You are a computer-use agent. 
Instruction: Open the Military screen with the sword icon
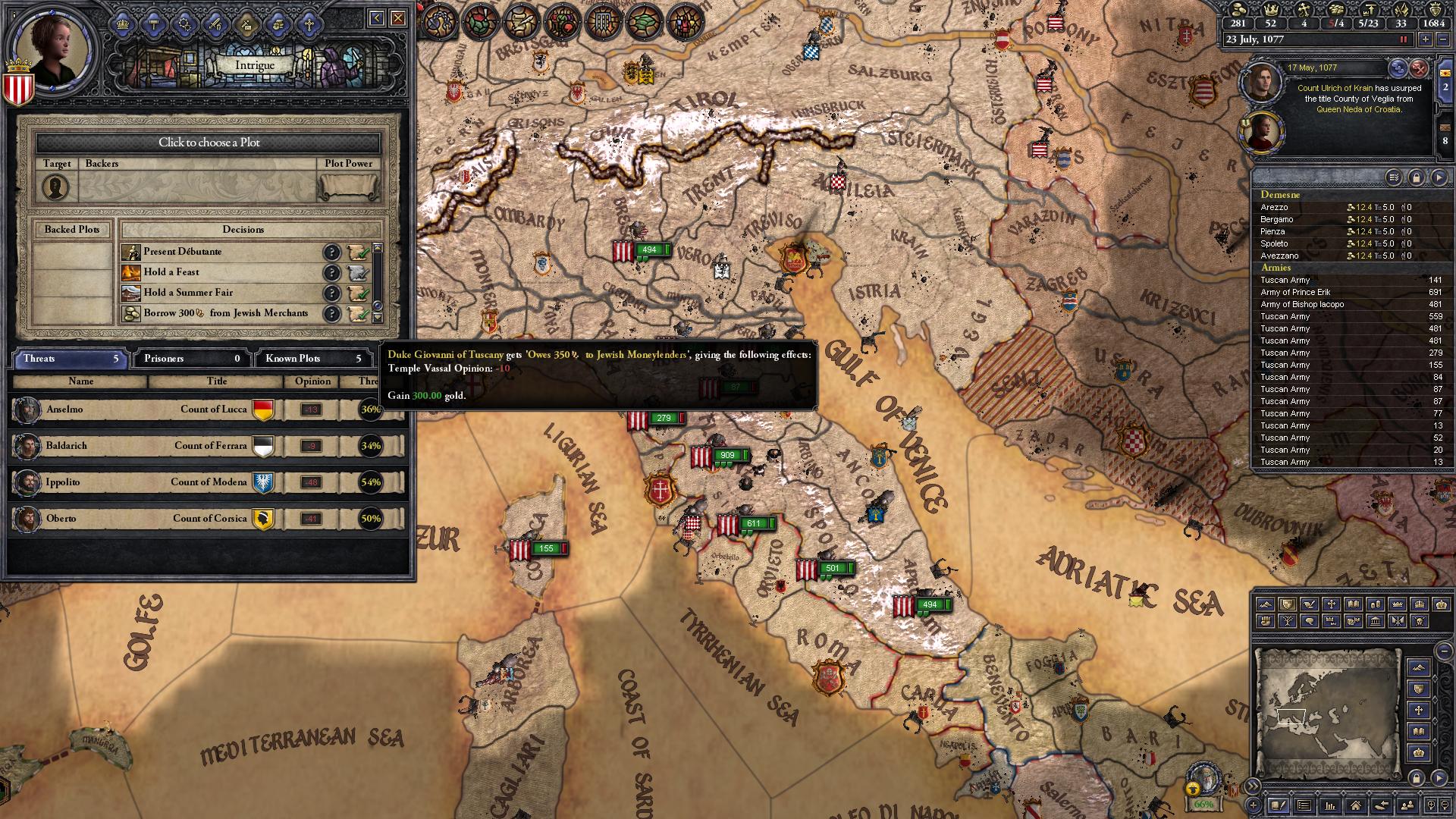tap(215, 25)
